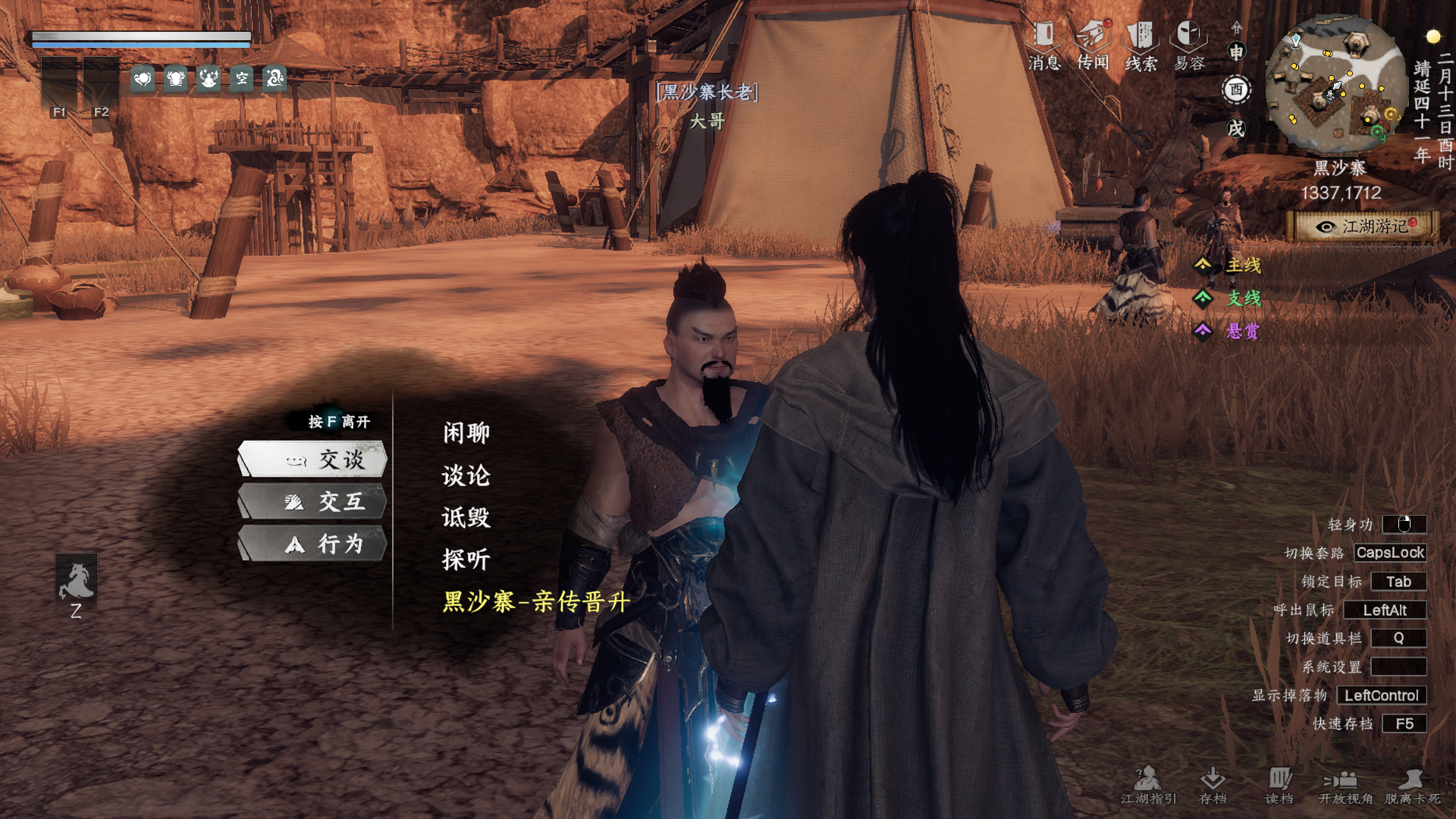Select the 诋毁 slander option
This screenshot has width=1456, height=819.
(x=466, y=517)
